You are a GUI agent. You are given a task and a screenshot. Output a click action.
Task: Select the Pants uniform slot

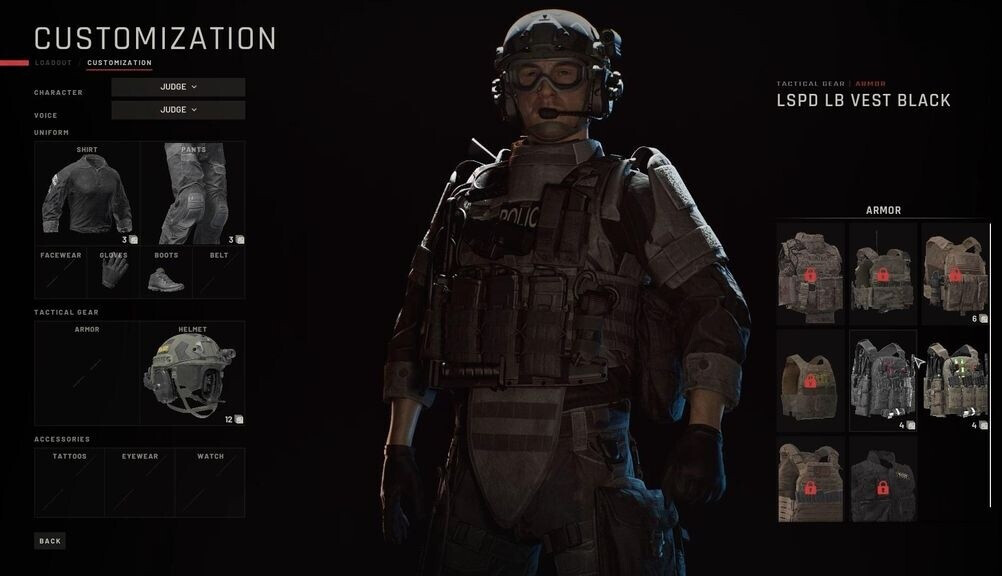pos(193,194)
